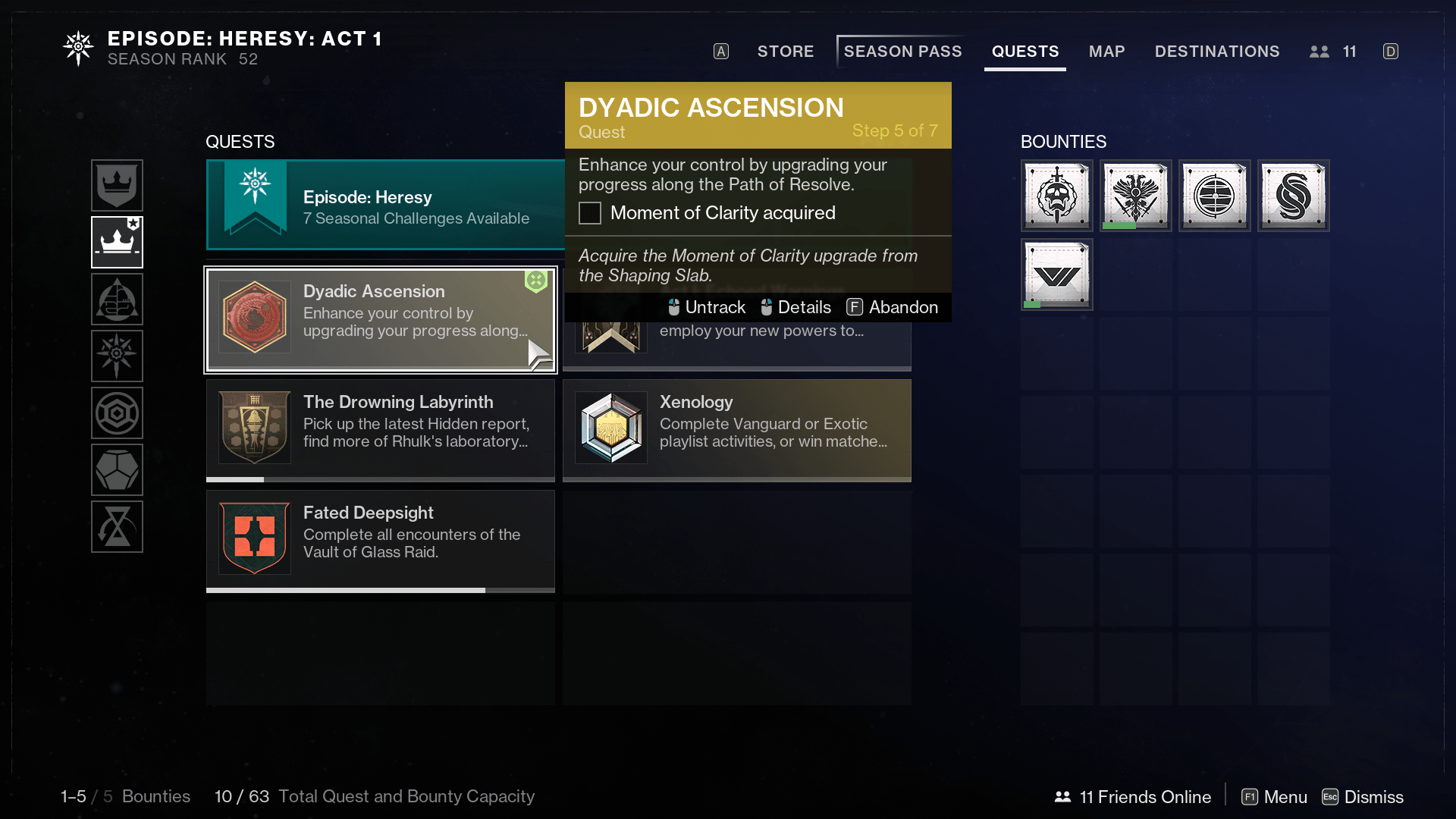
Task: Select the Gambit snake bounty icon
Action: click(1293, 195)
